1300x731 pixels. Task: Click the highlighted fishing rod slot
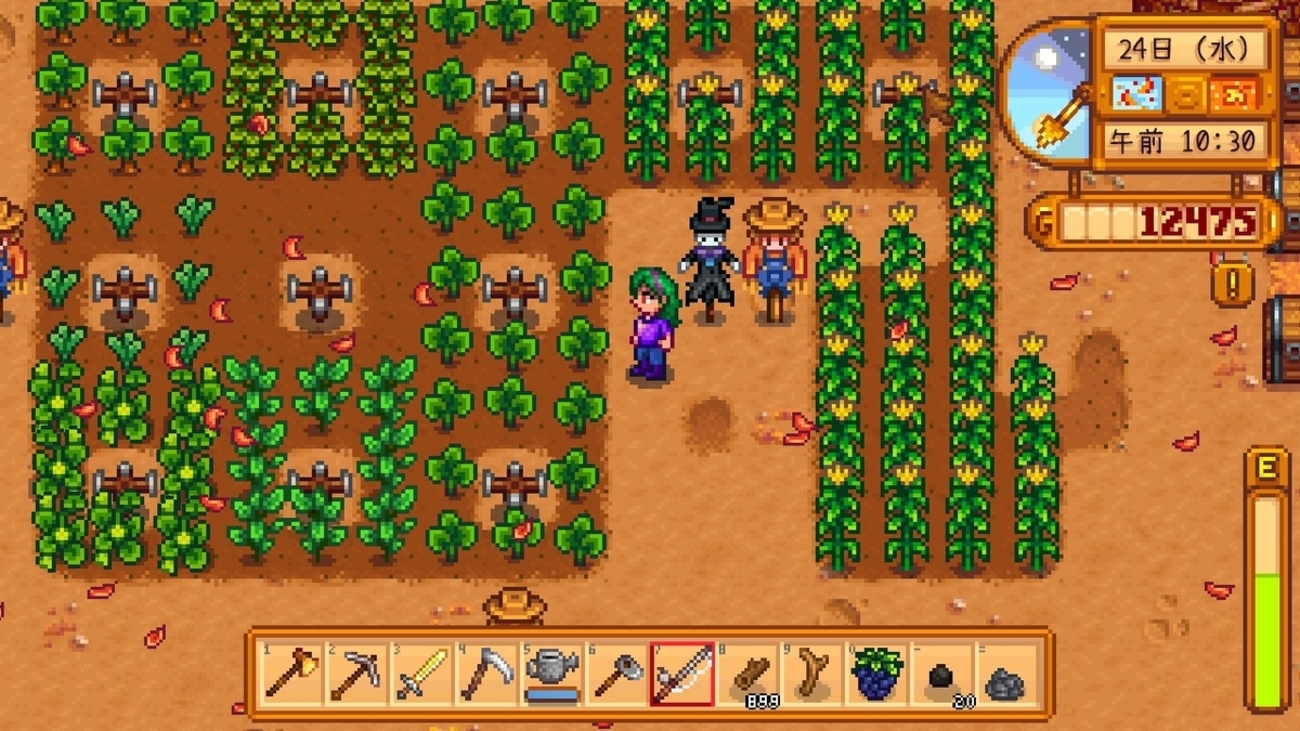click(x=681, y=674)
